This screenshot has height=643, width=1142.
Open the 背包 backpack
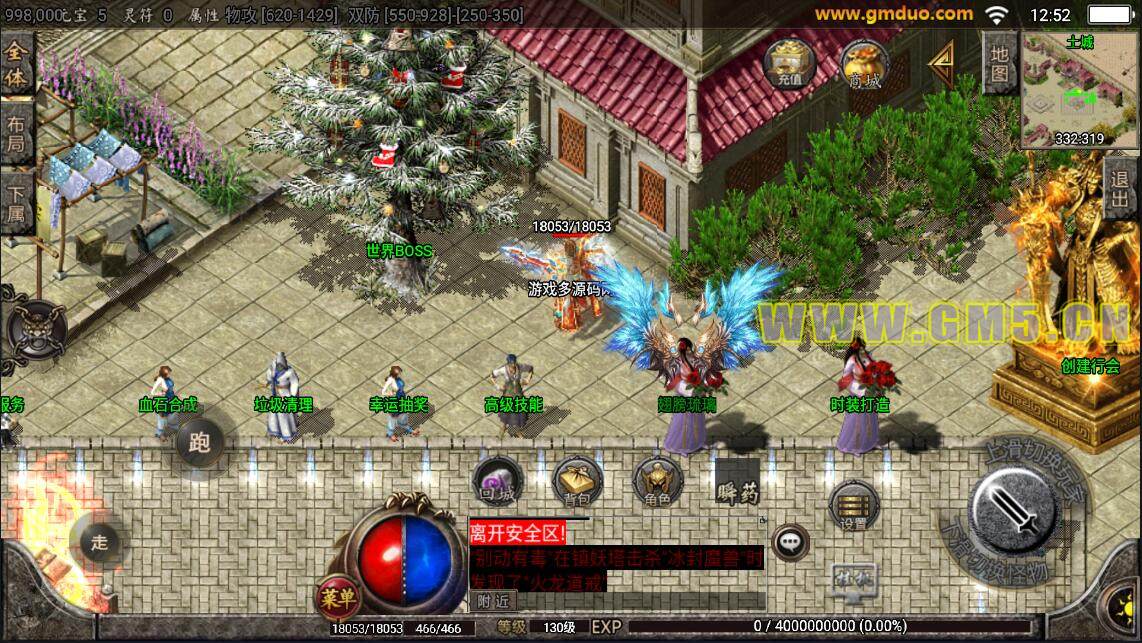point(577,482)
